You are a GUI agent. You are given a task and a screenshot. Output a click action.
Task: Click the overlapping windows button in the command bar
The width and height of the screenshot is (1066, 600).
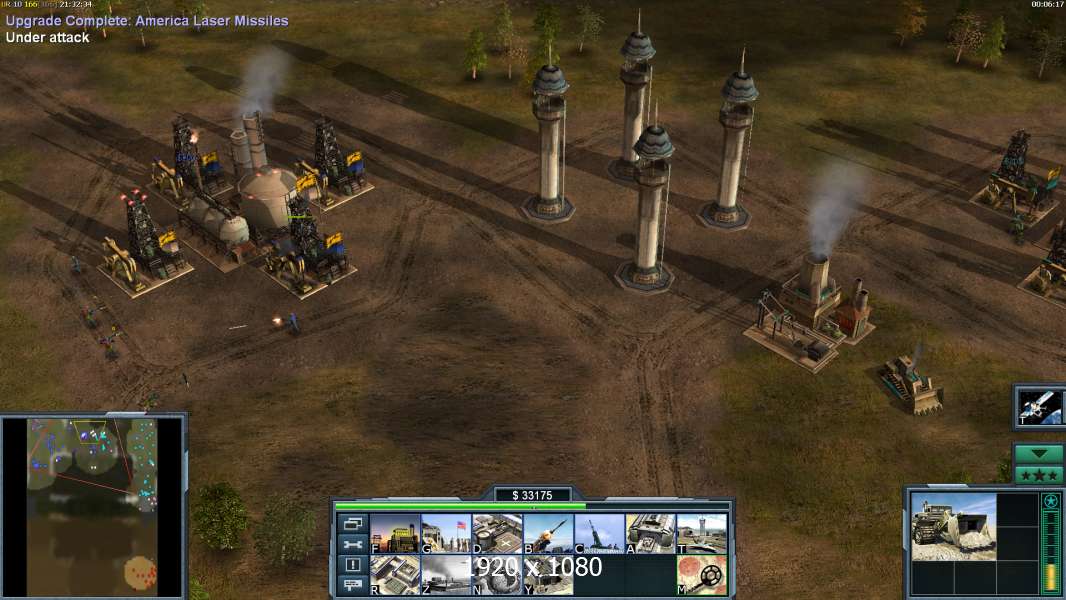[352, 523]
